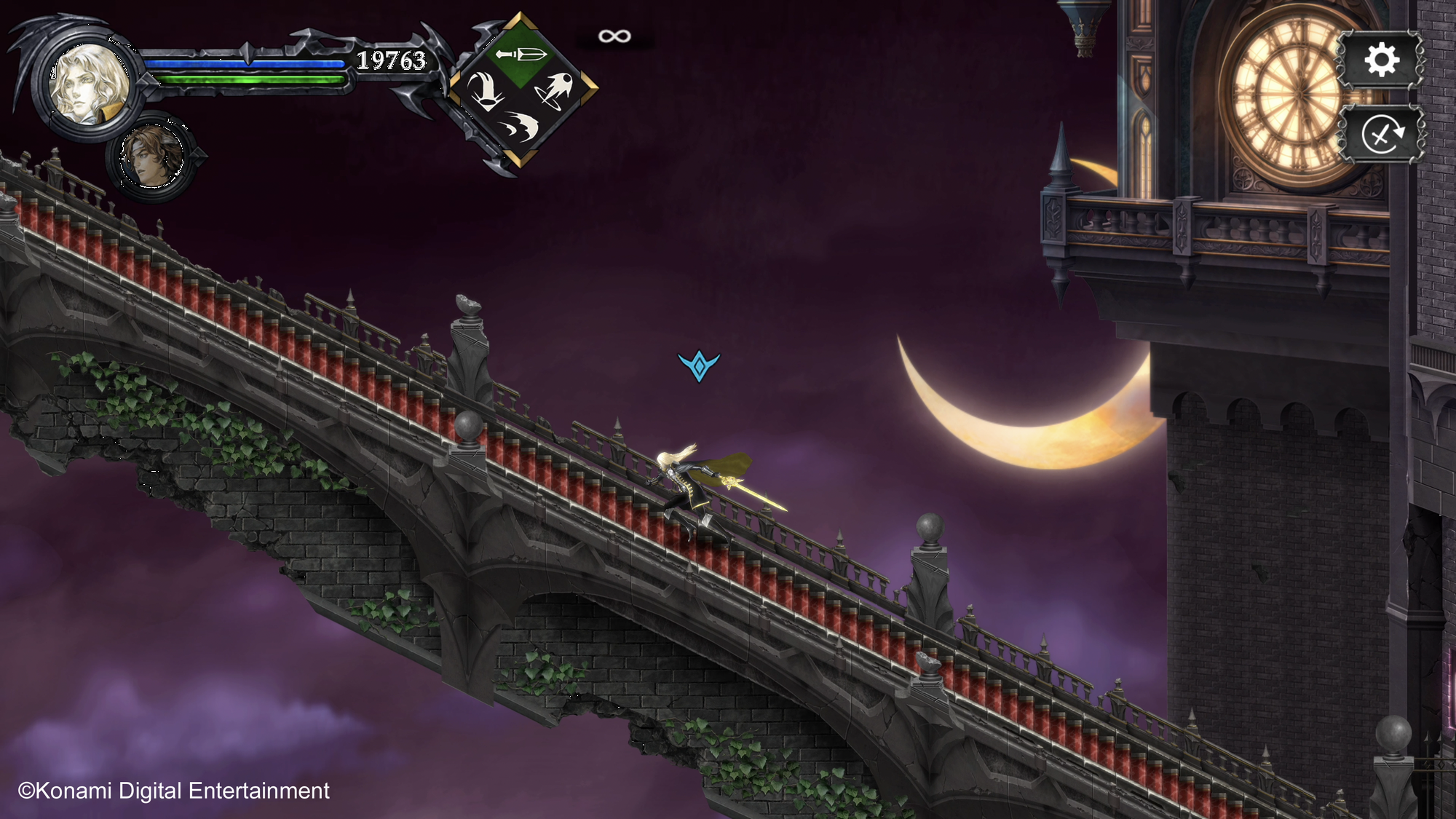Trigger the crescent slash skill
This screenshot has width=1456, height=819.
(521, 127)
